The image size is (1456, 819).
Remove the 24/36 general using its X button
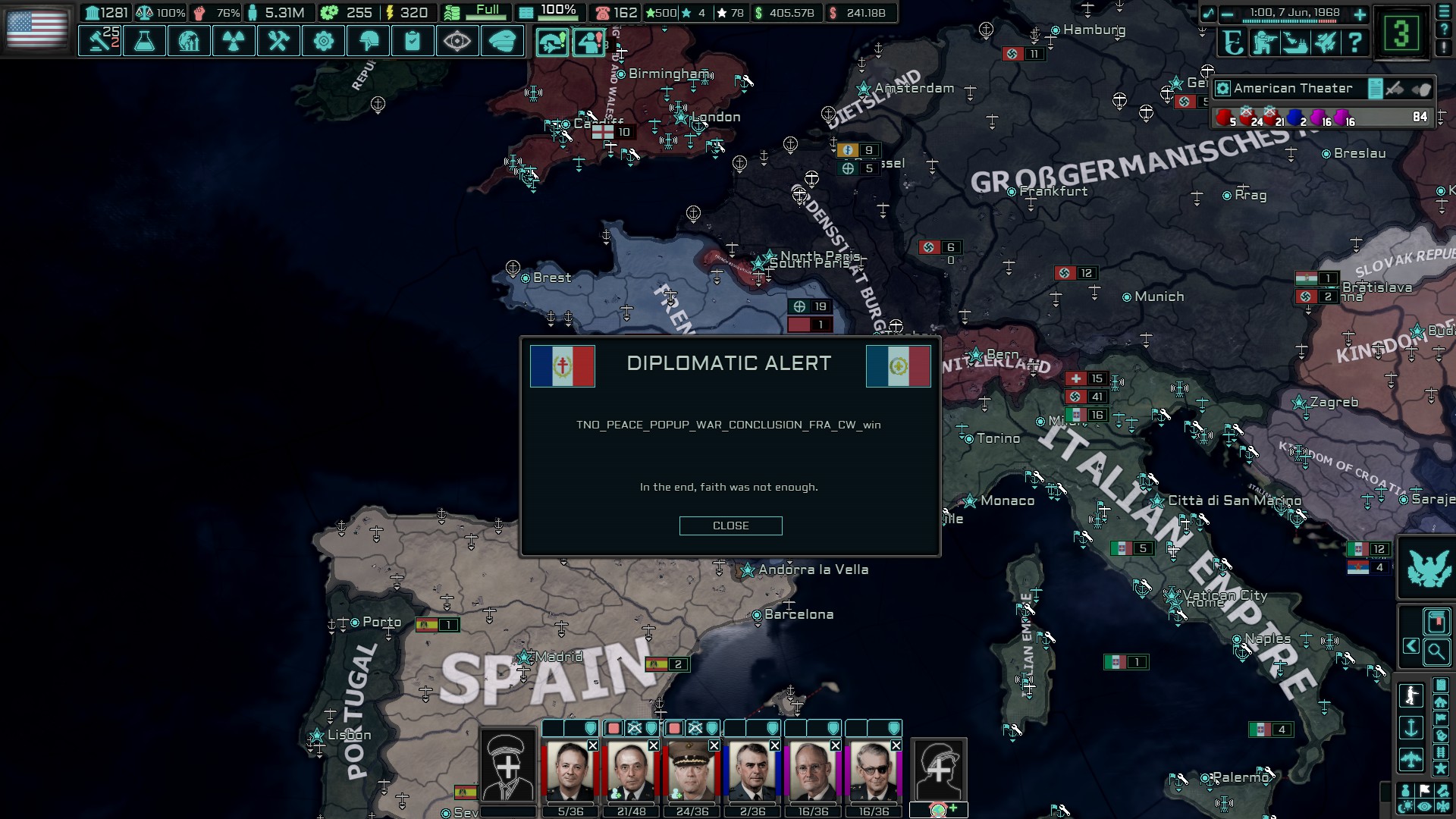pyautogui.click(x=714, y=746)
